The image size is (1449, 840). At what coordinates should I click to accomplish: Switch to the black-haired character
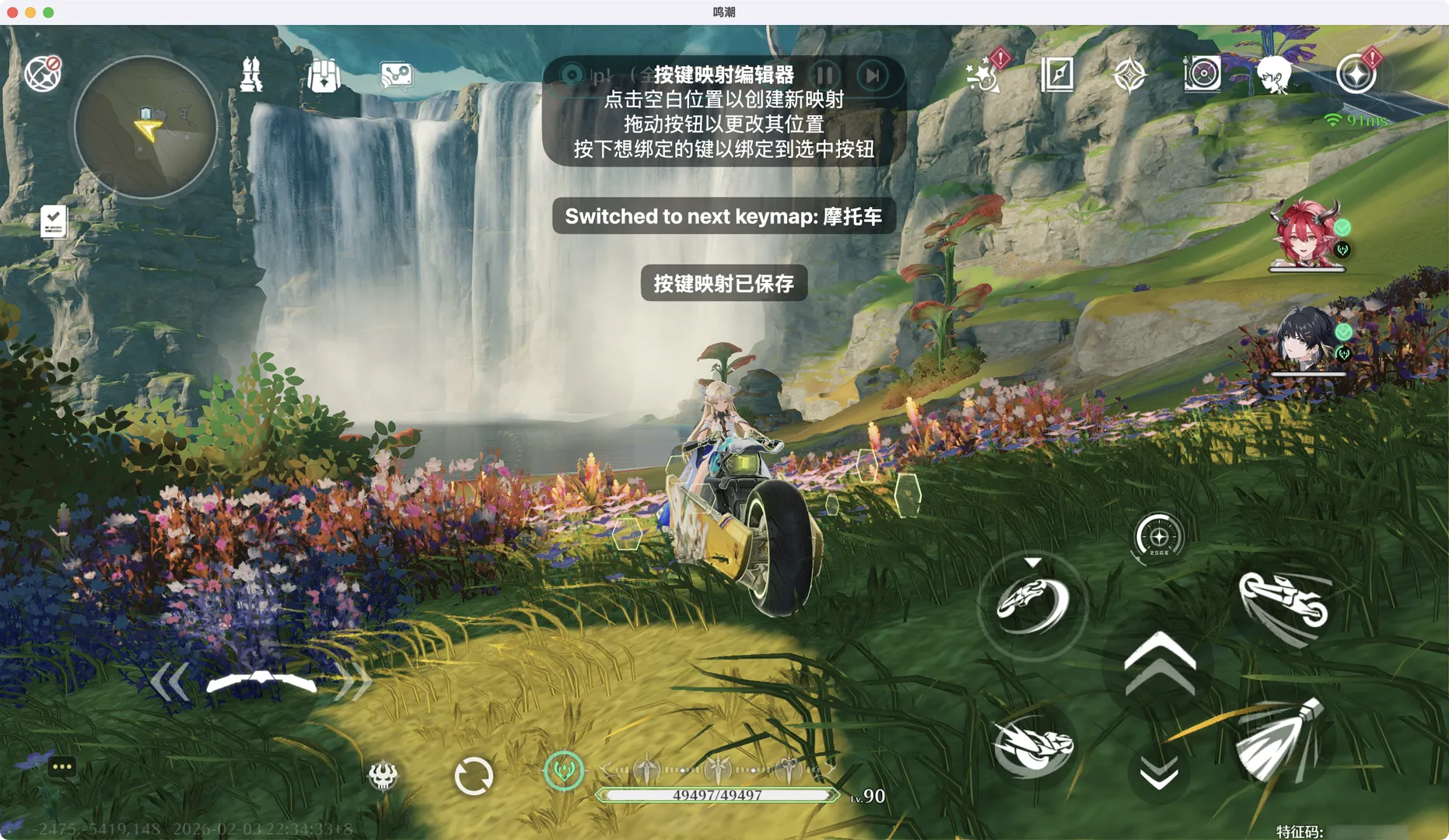1305,339
